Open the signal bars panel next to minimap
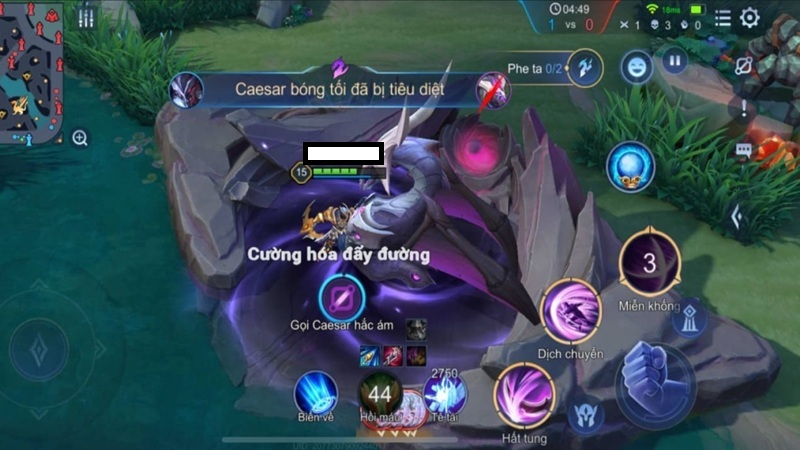The width and height of the screenshot is (800, 450). click(x=86, y=19)
